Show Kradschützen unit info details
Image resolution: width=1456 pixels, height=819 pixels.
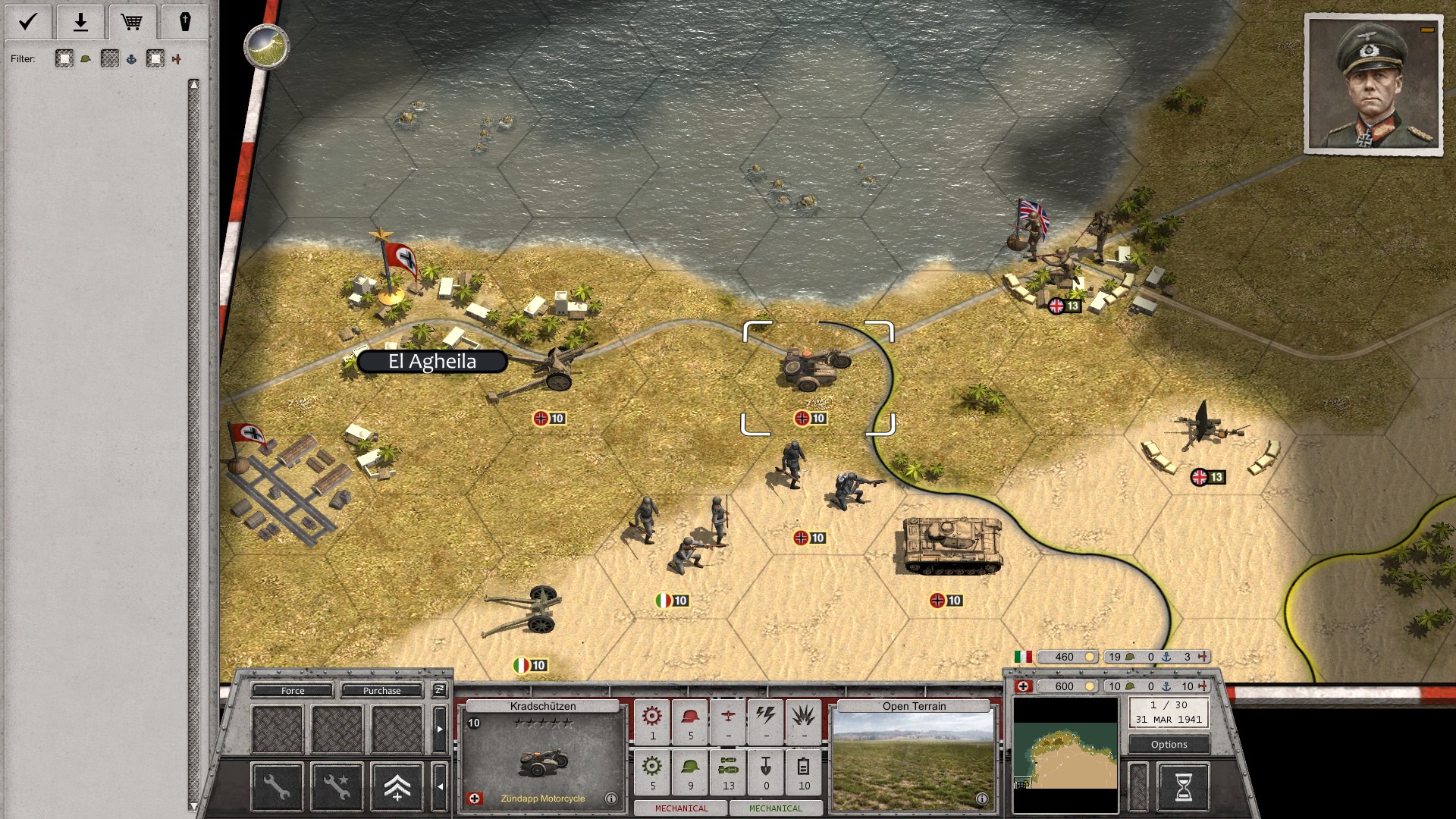click(x=611, y=799)
